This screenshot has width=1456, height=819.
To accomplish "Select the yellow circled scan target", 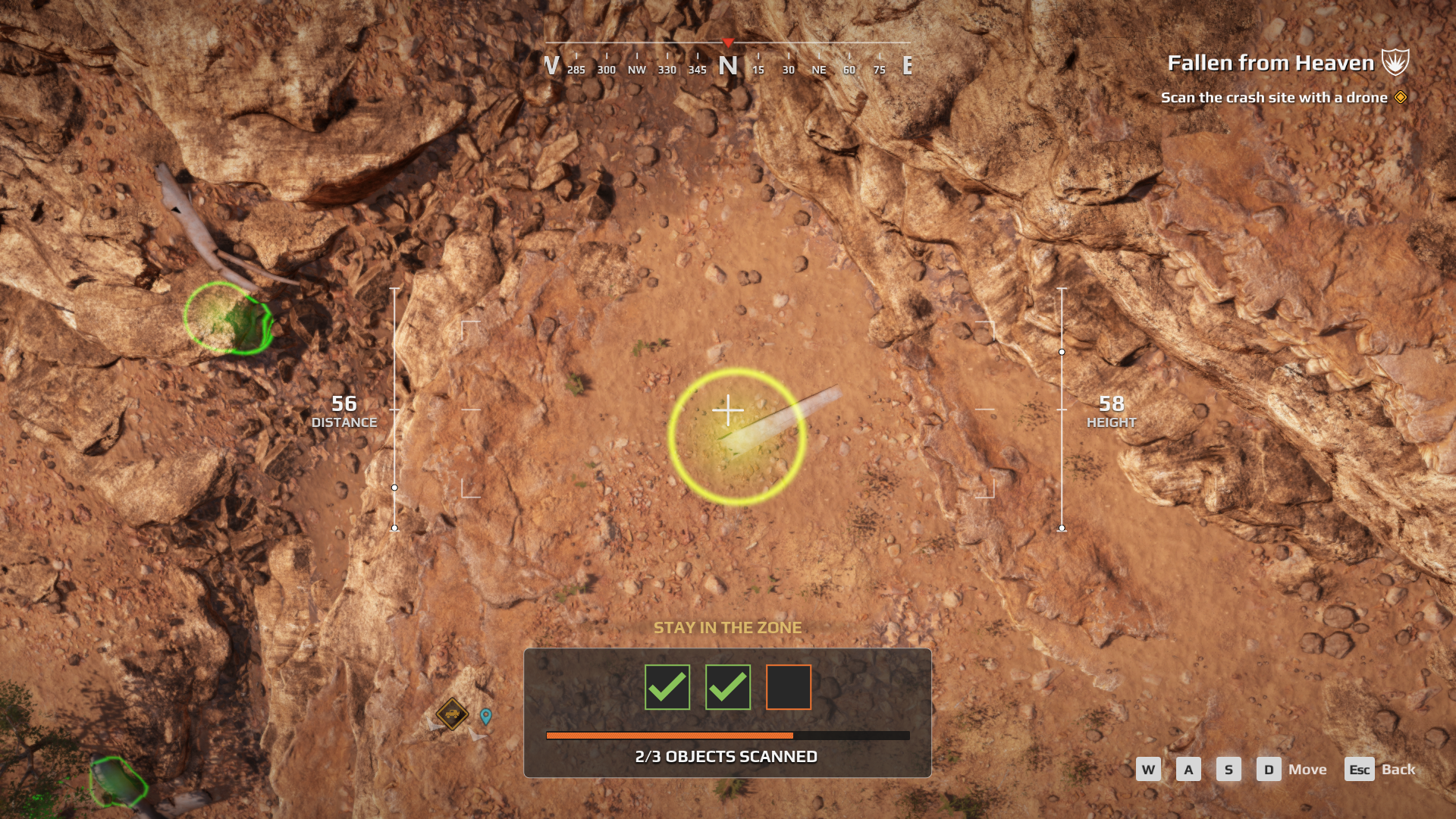I will pos(736,437).
